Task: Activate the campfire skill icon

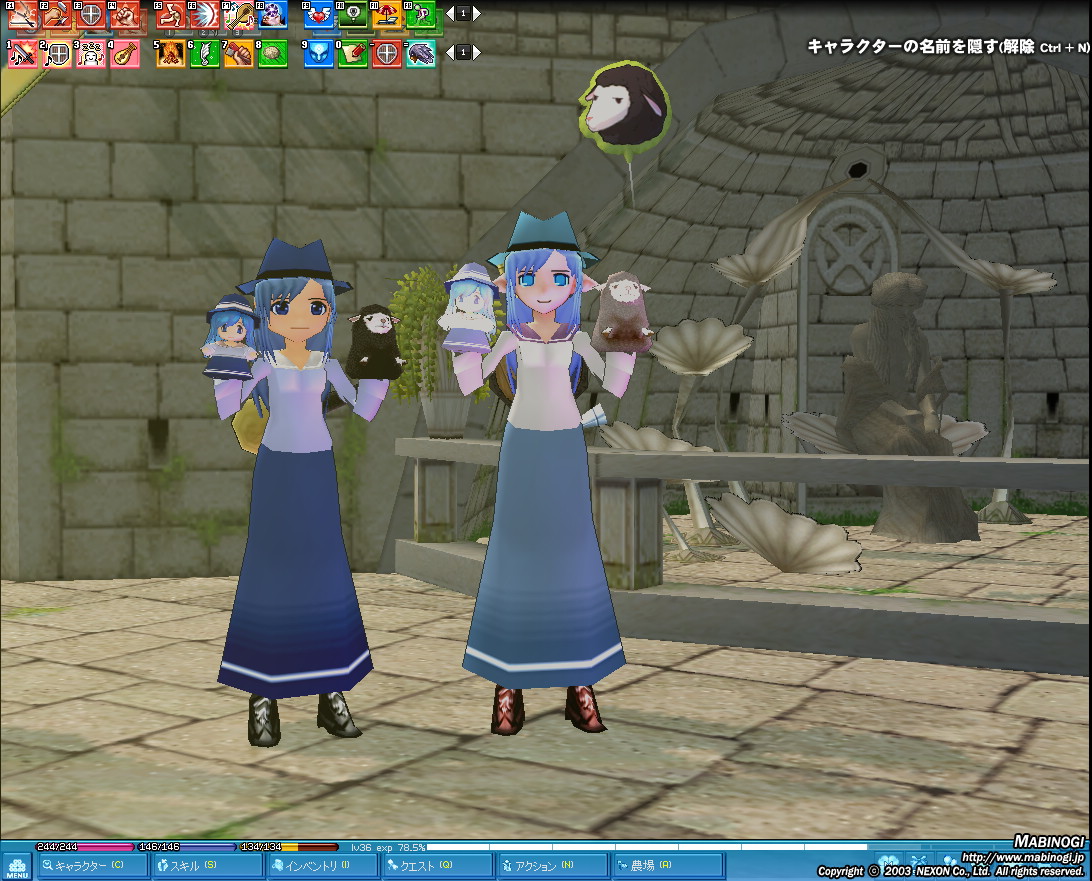Action: tap(170, 54)
